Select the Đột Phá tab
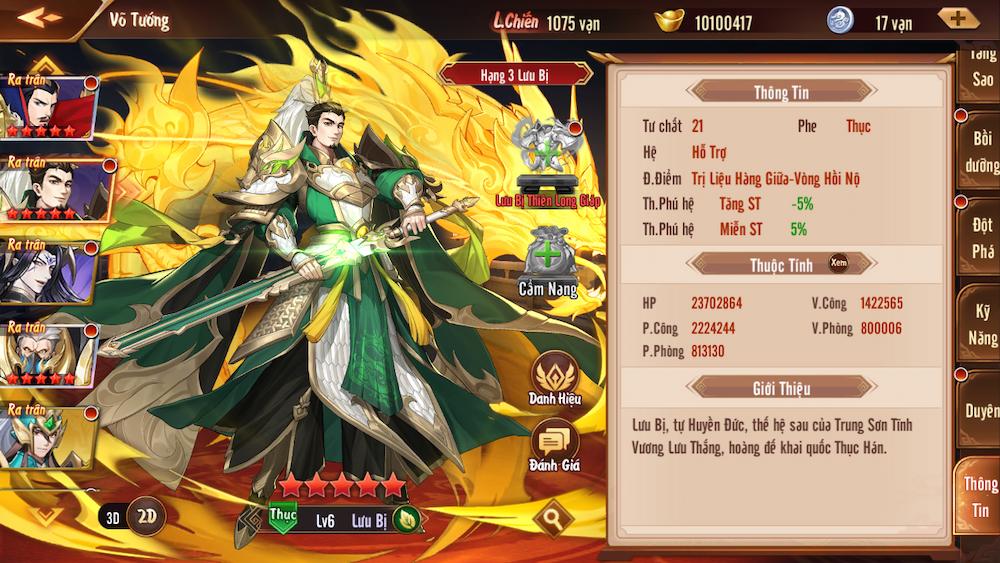The width and height of the screenshot is (1000, 563). (981, 238)
